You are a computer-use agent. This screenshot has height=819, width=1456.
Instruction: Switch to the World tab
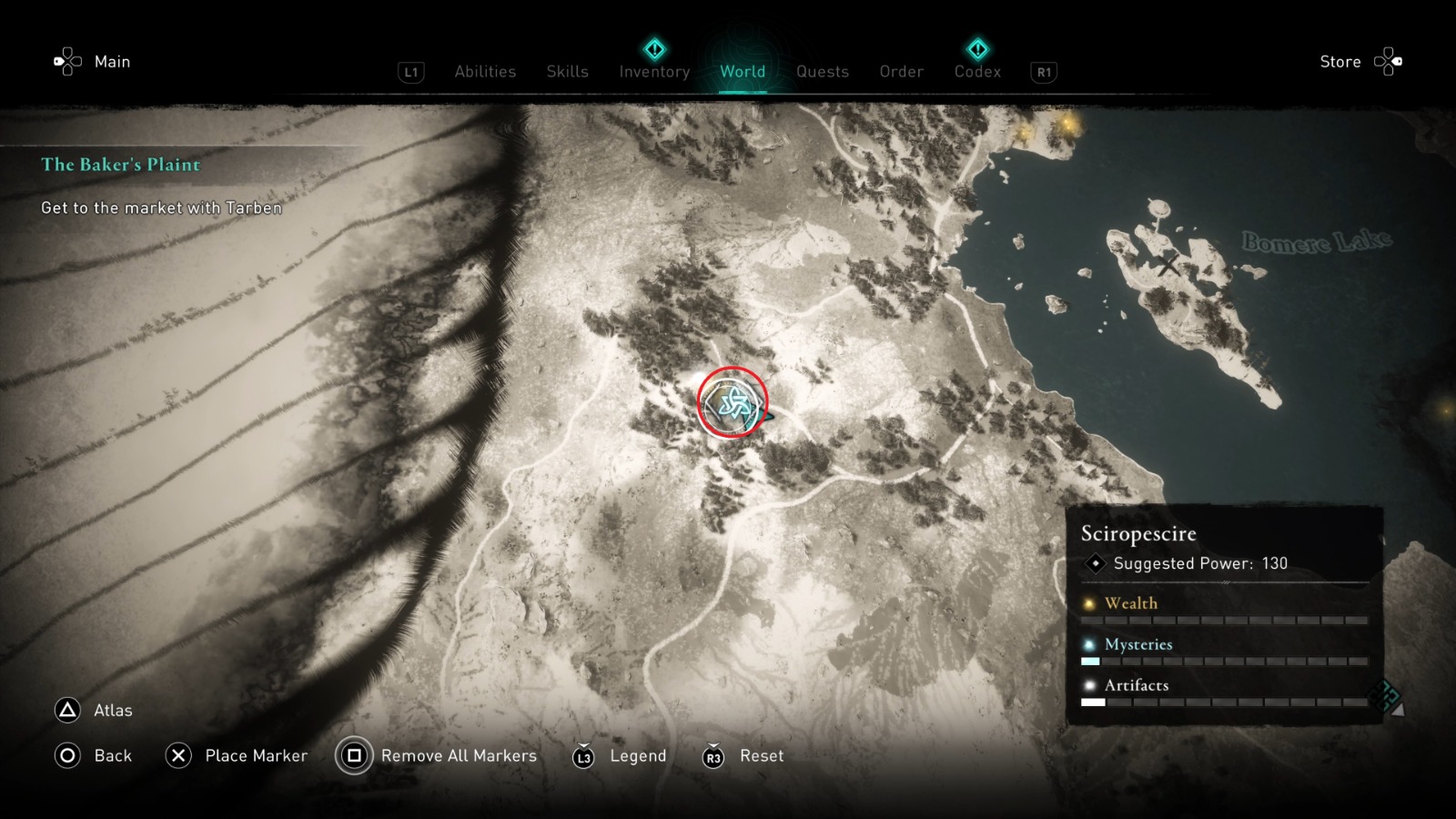[x=742, y=72]
